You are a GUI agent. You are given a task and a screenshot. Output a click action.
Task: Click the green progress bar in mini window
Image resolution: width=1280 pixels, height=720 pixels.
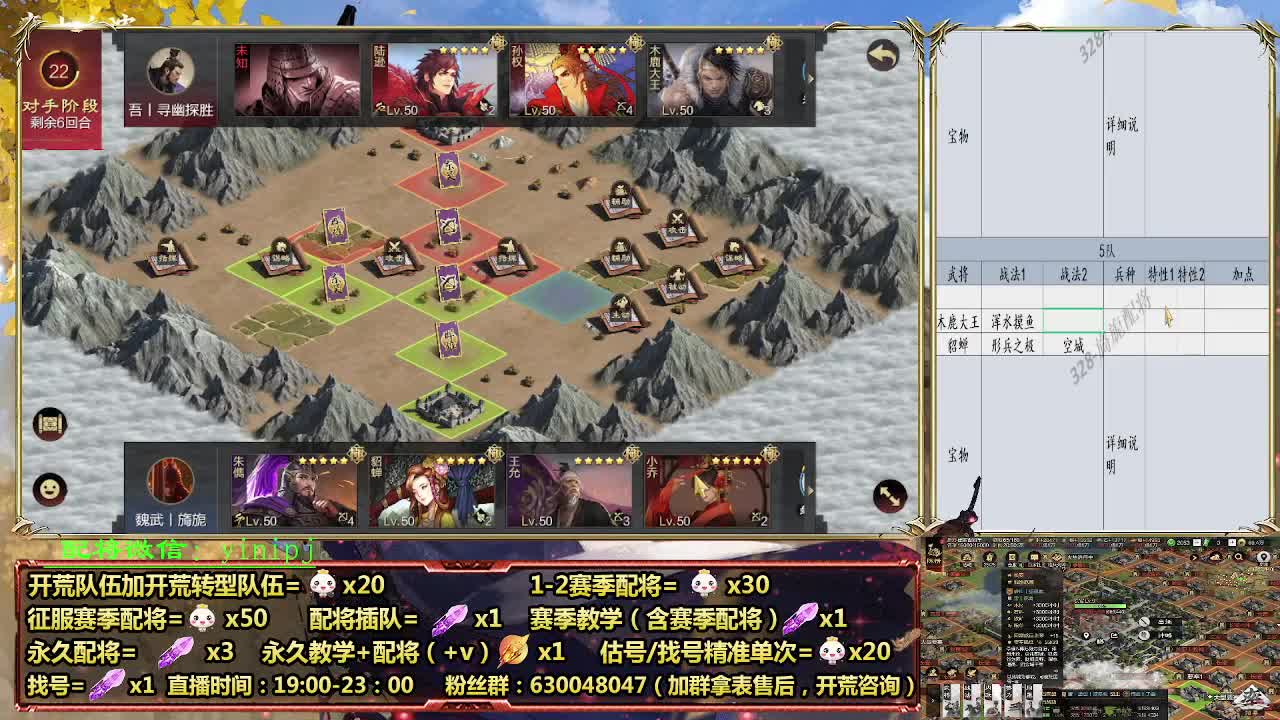coord(1102,606)
